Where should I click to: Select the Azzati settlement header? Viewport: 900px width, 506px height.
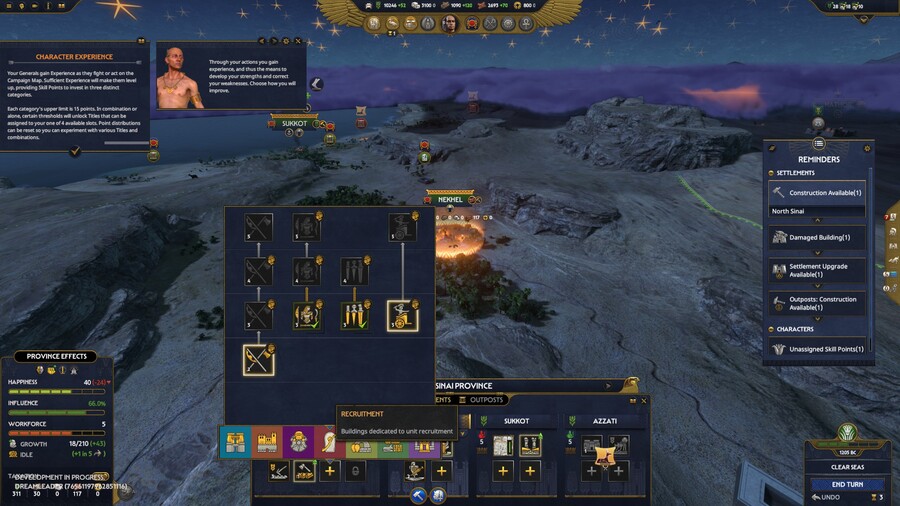(604, 421)
